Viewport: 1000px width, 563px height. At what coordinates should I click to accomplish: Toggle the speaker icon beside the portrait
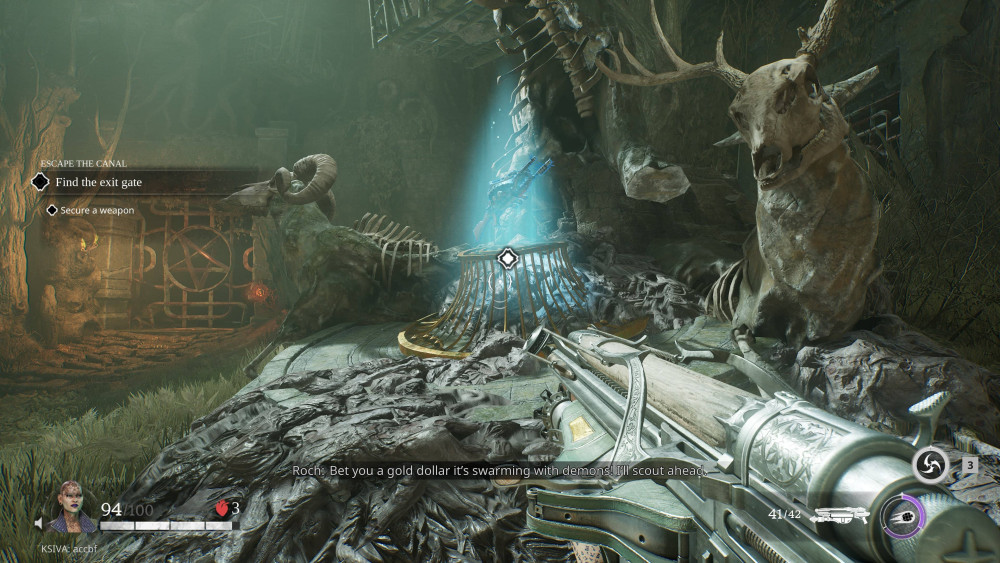pos(39,523)
